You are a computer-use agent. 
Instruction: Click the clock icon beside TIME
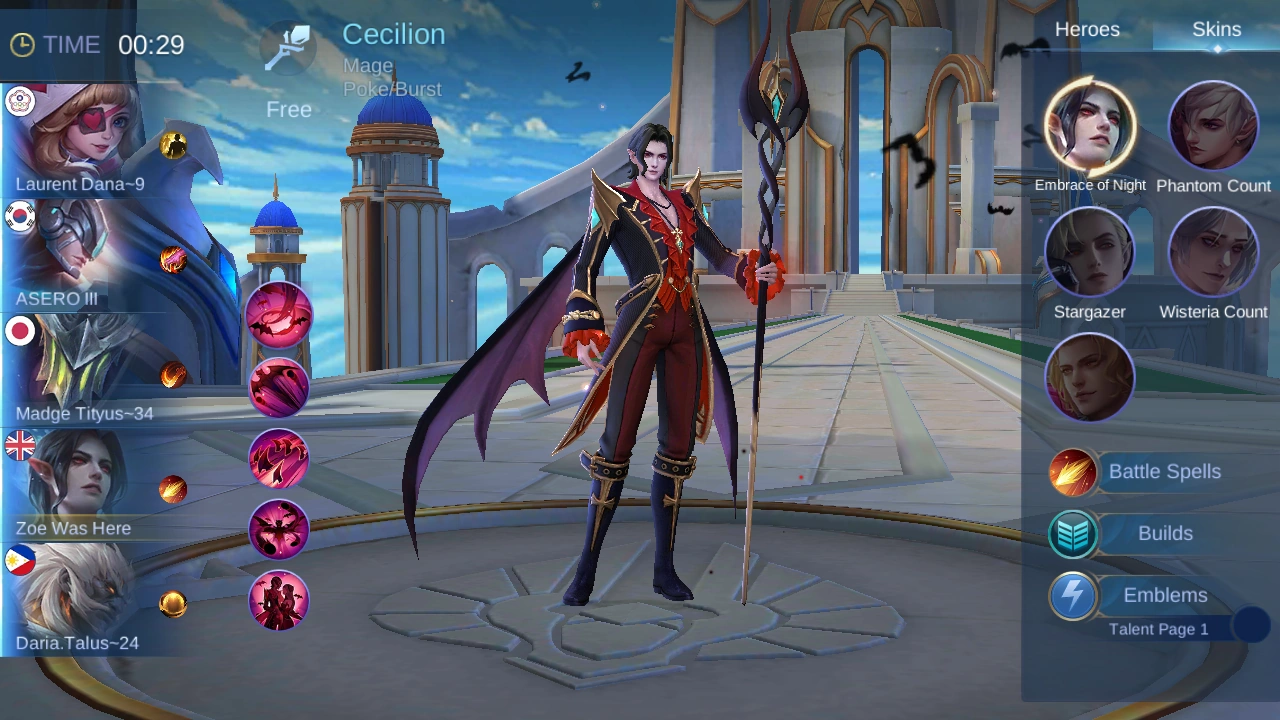[x=21, y=44]
